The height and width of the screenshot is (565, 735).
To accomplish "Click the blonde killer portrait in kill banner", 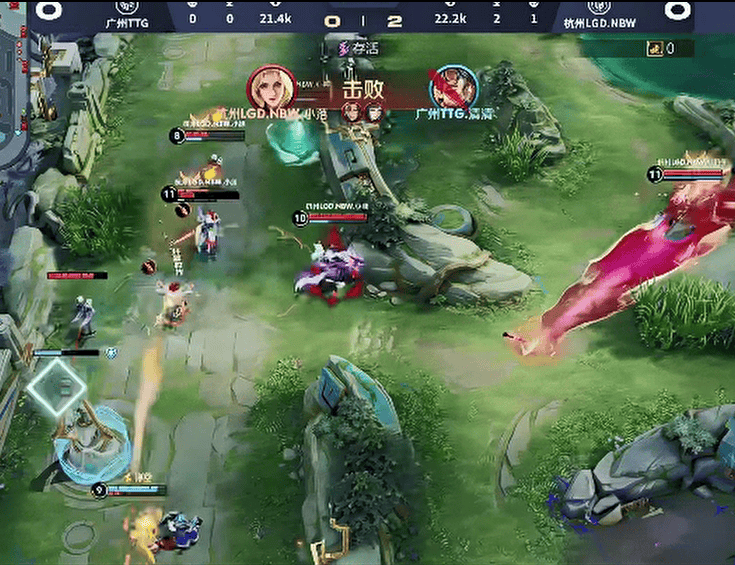I will click(271, 88).
